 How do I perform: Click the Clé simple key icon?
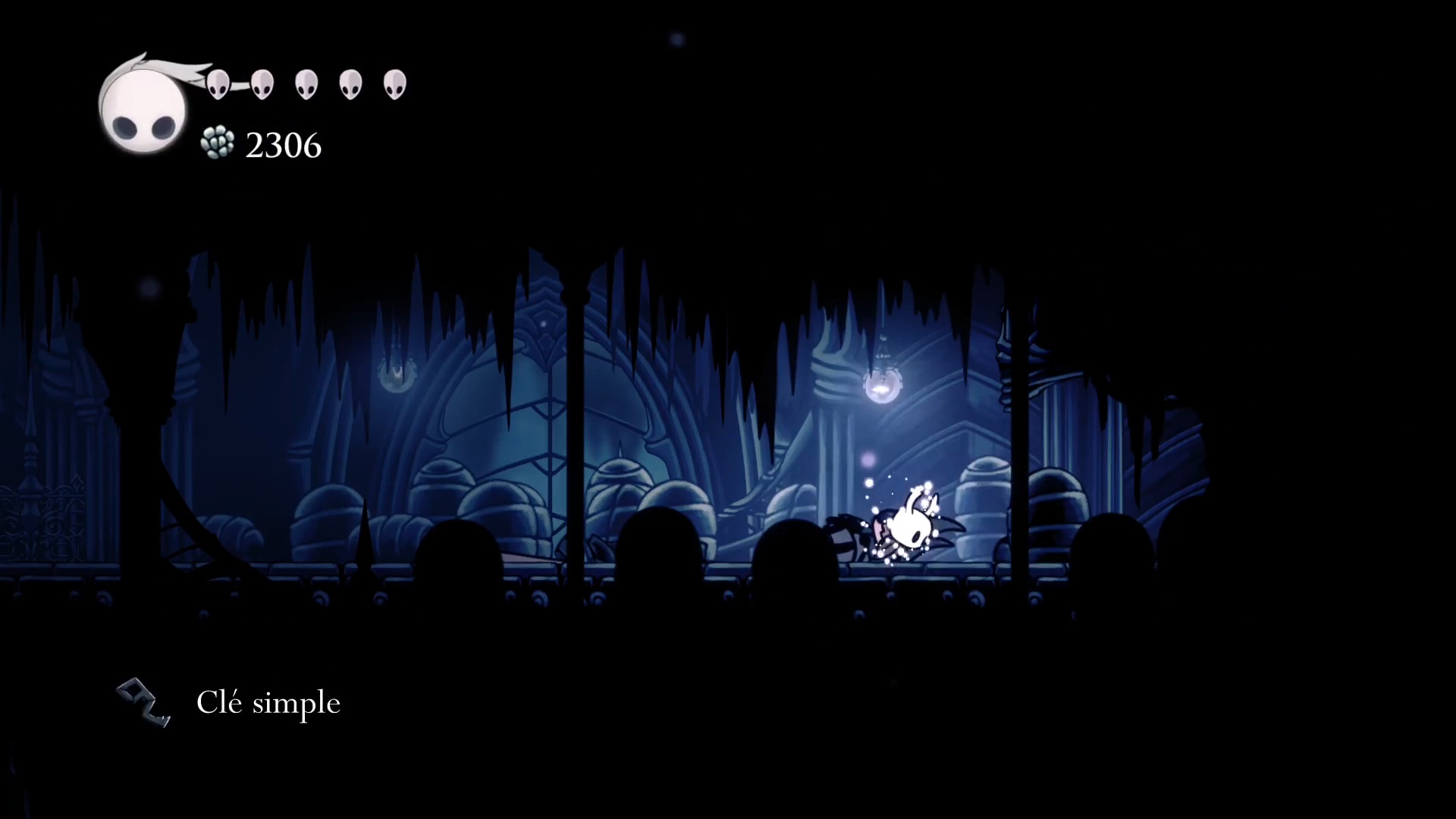pos(144,702)
